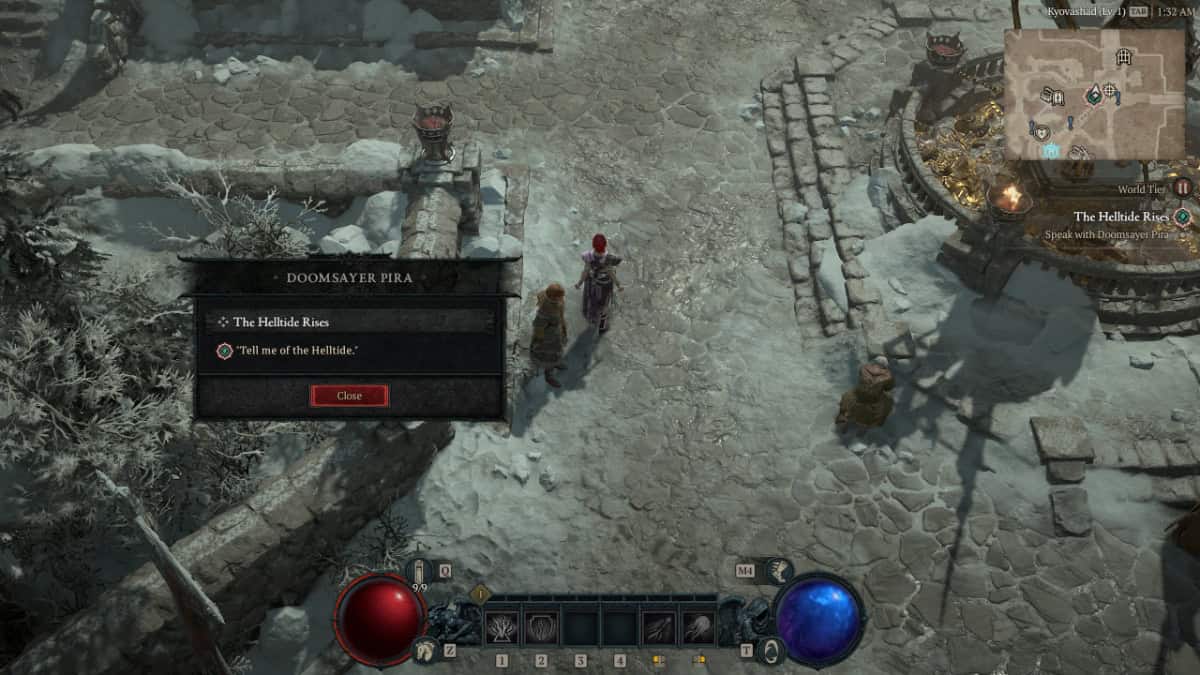Open the town portal icon

click(771, 650)
